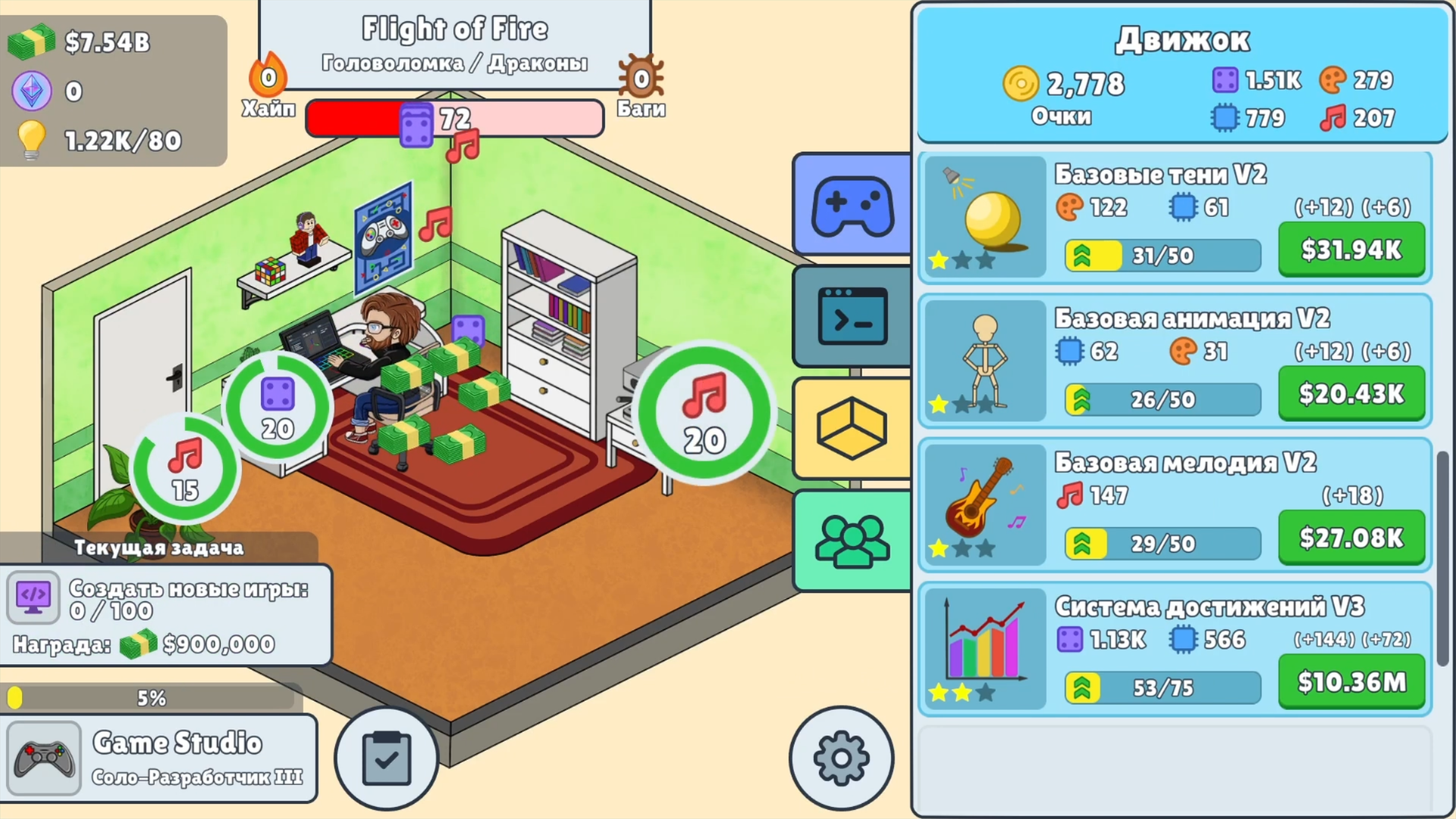Open the settings gear icon

840,758
